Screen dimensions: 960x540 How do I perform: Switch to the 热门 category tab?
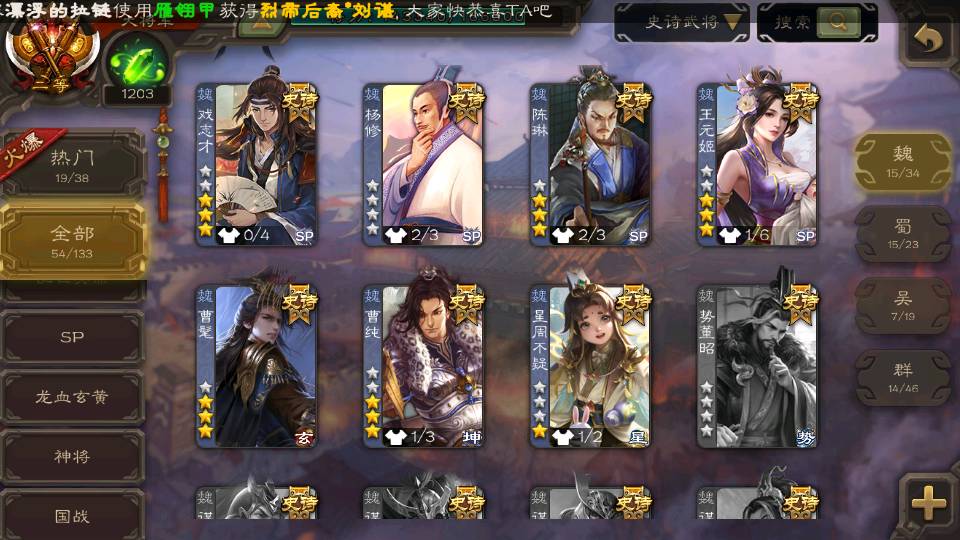(x=72, y=162)
